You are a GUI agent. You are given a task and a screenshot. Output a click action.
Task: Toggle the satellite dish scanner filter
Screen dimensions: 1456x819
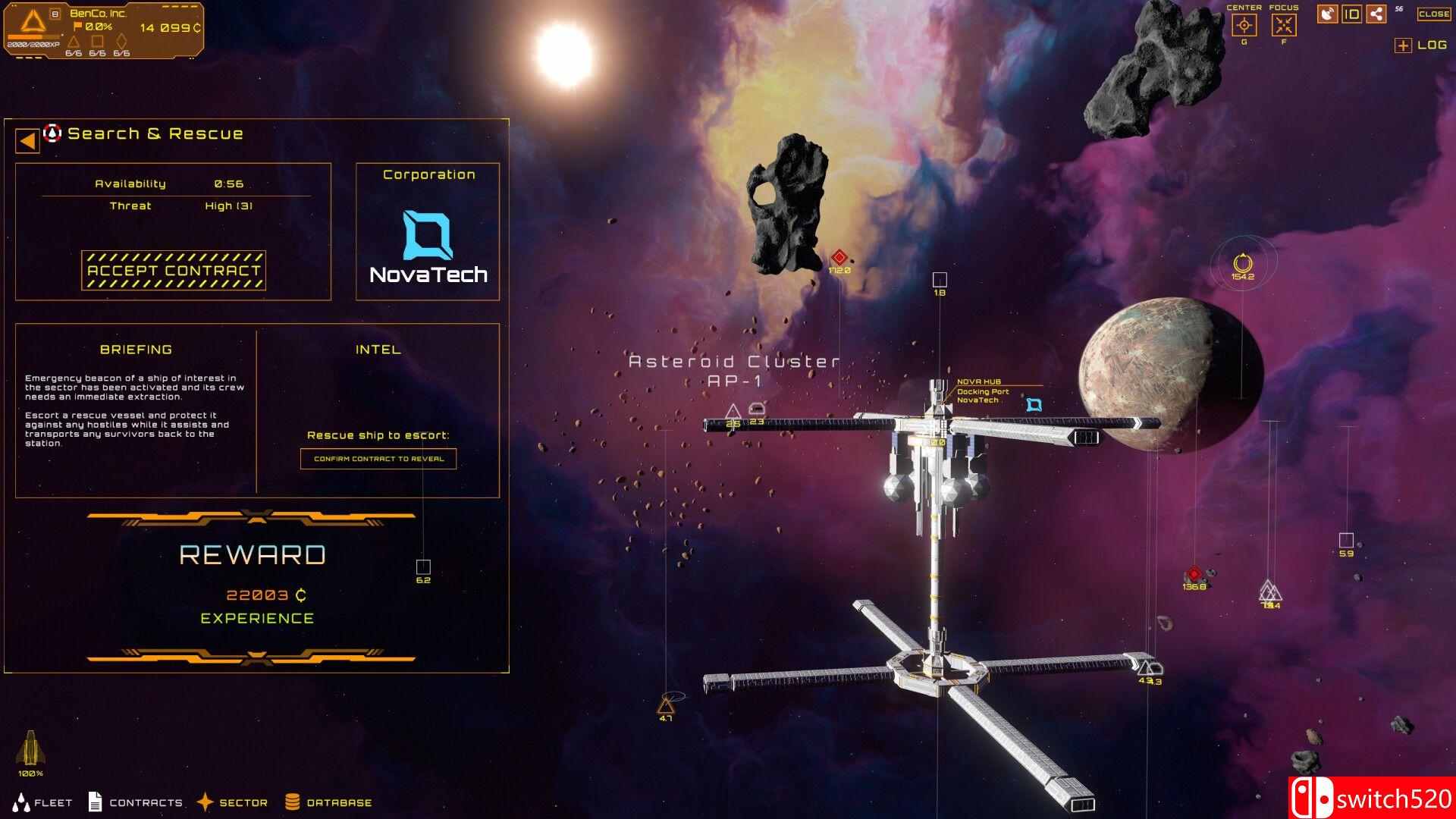coord(1327,14)
